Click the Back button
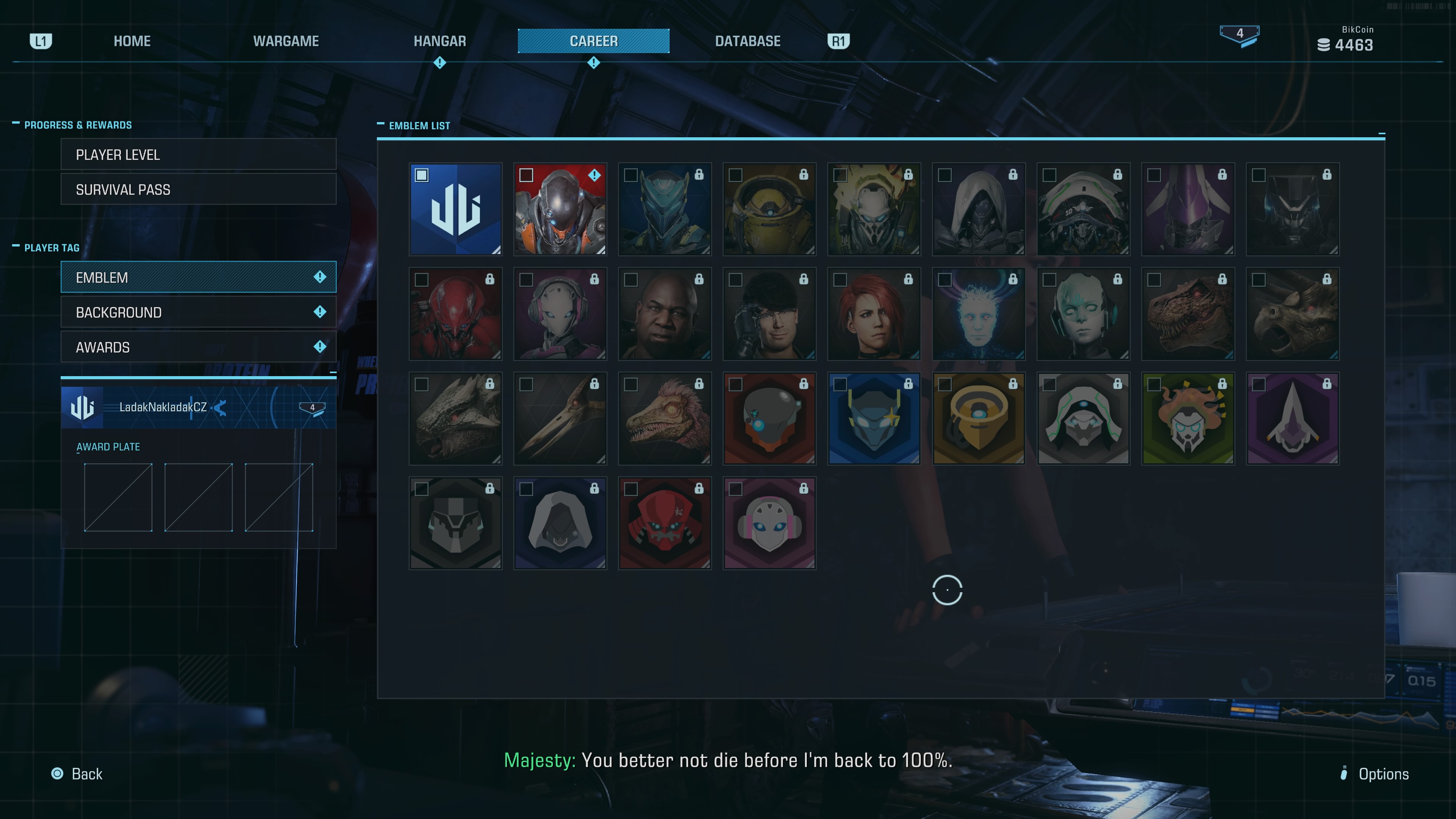Image resolution: width=1456 pixels, height=819 pixels. (77, 774)
